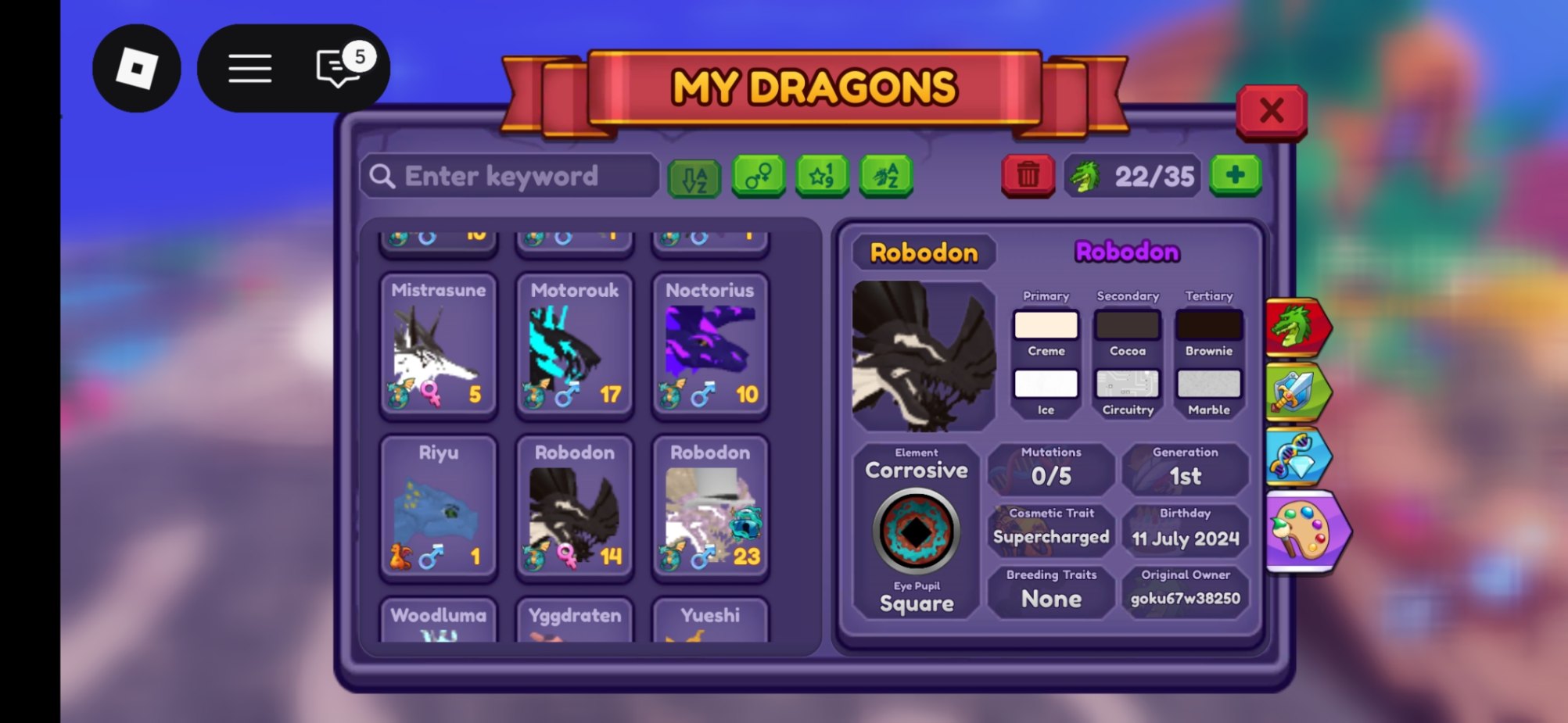The width and height of the screenshot is (1568, 723).
Task: Click the Enter keyword search field
Action: (x=510, y=176)
